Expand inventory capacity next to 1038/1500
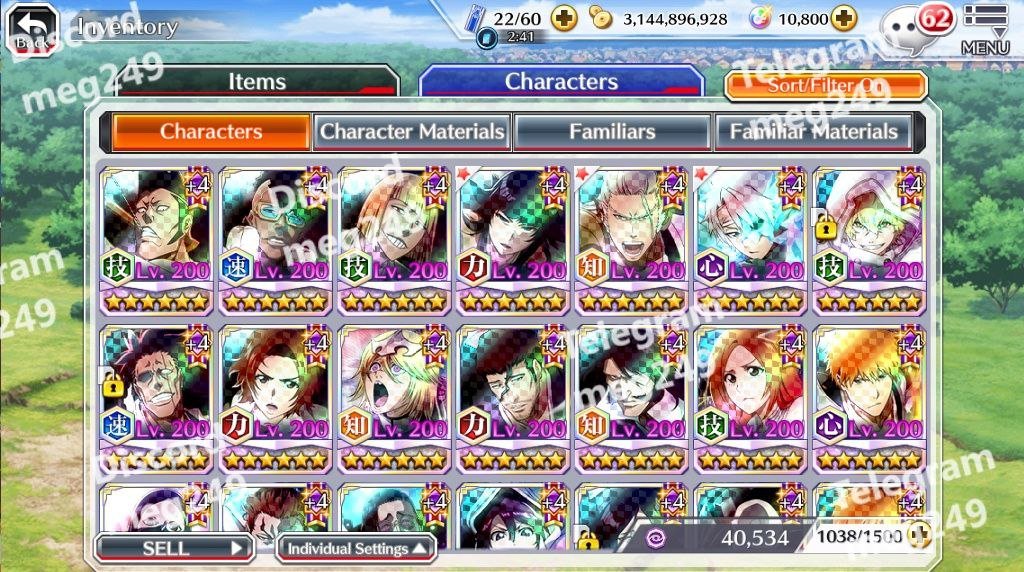 tap(919, 536)
